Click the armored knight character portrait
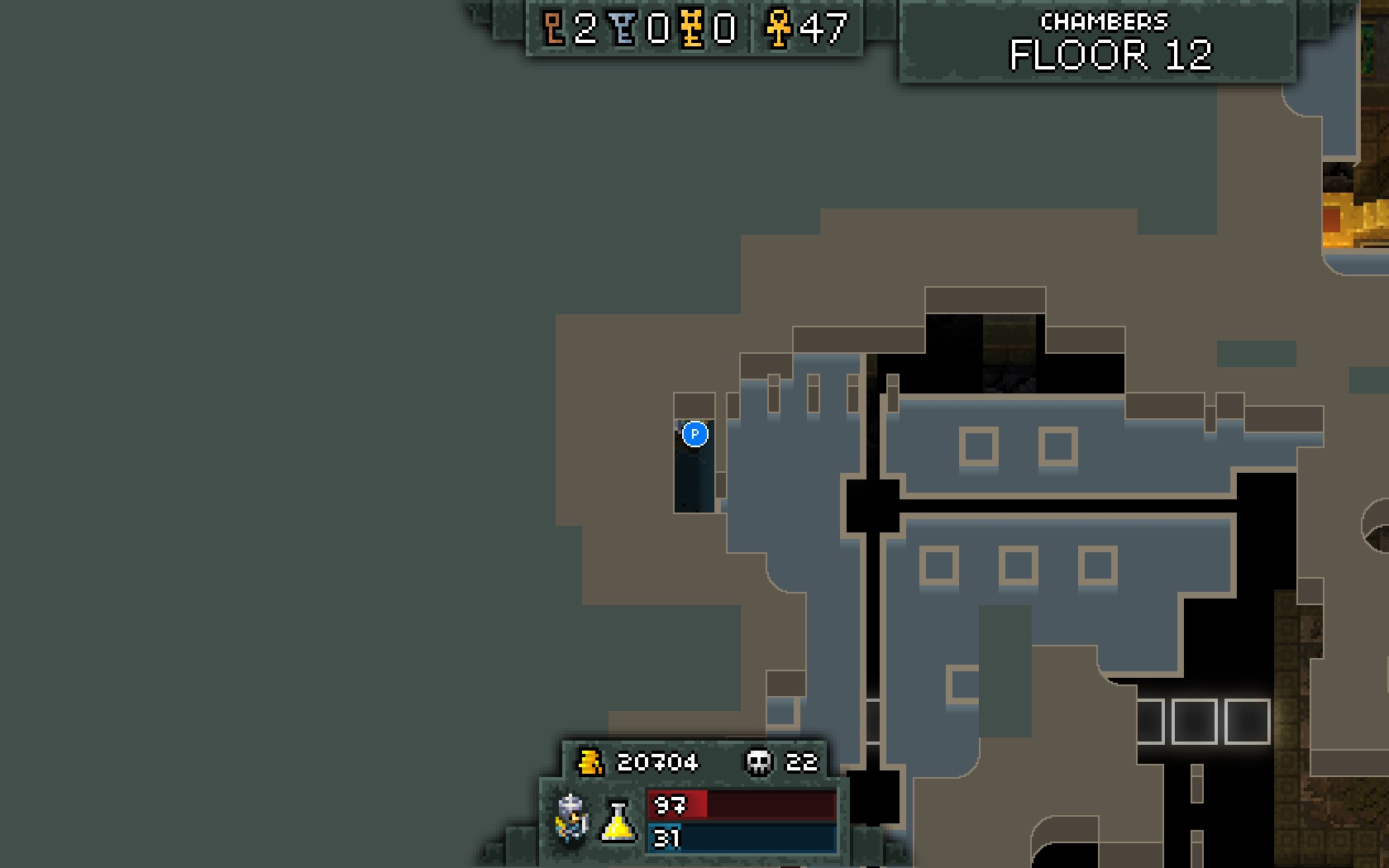 pyautogui.click(x=571, y=818)
